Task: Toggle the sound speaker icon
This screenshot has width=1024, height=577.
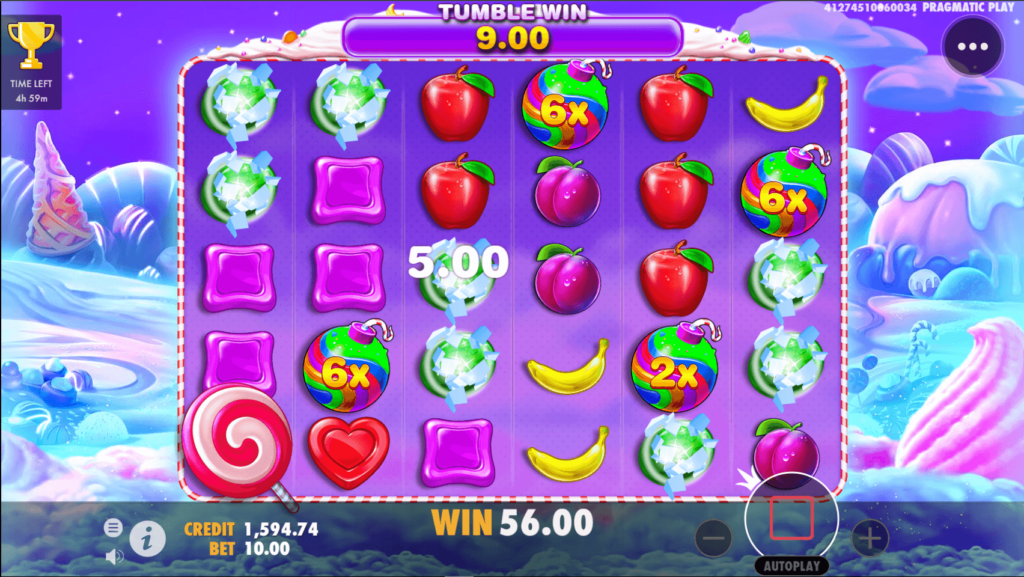Action: tap(114, 554)
